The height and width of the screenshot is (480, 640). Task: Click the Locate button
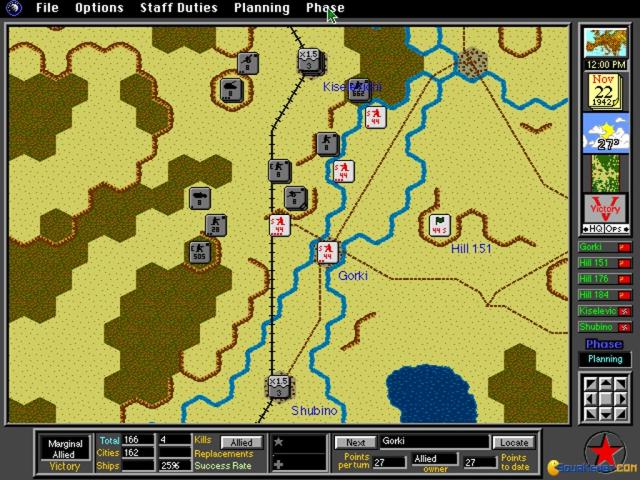[513, 442]
